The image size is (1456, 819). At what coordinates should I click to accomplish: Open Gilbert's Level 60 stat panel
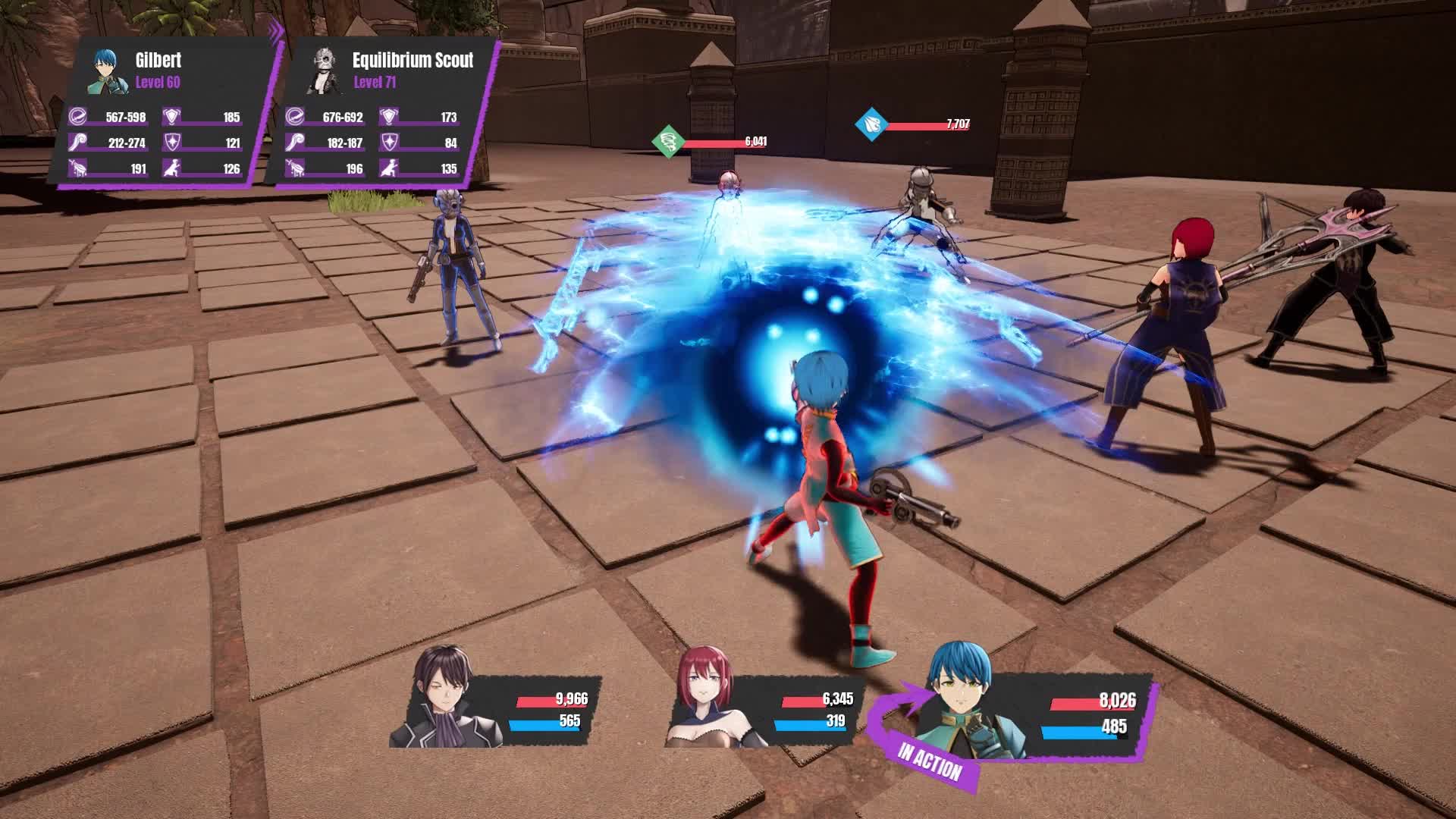pyautogui.click(x=163, y=114)
